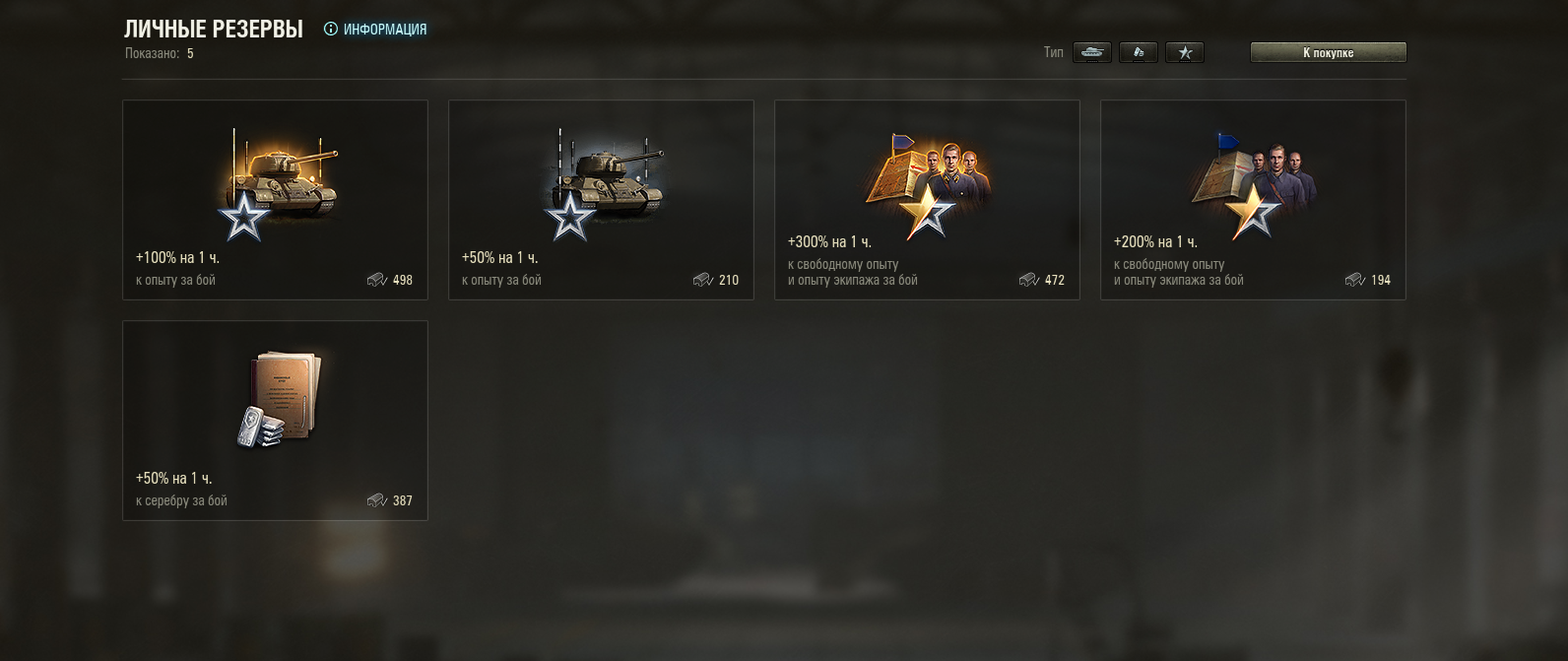
Task: Open the "Информация" info link
Action: 376,30
